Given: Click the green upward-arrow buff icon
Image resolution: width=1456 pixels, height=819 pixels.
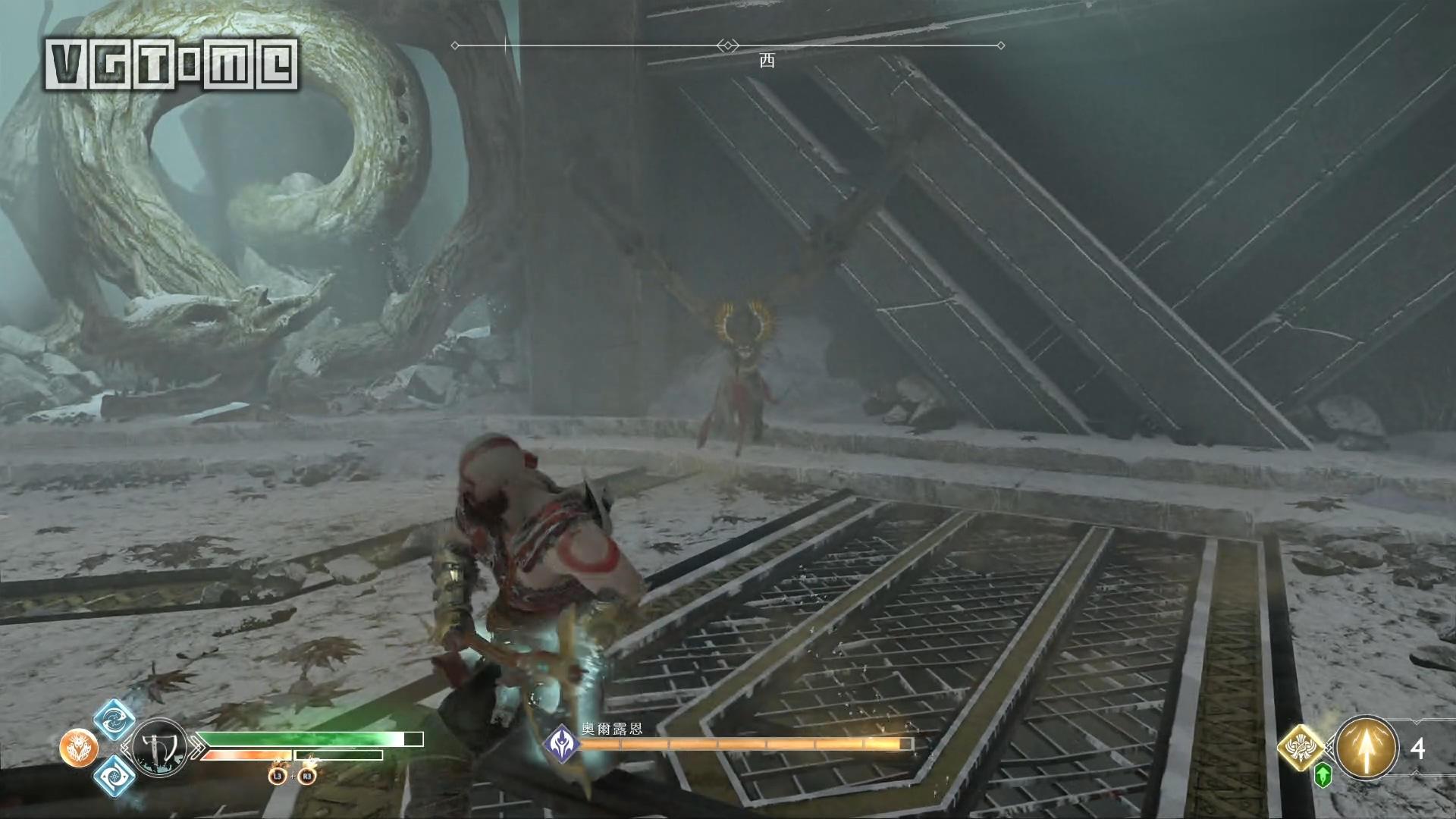Looking at the screenshot, I should click(x=1323, y=775).
